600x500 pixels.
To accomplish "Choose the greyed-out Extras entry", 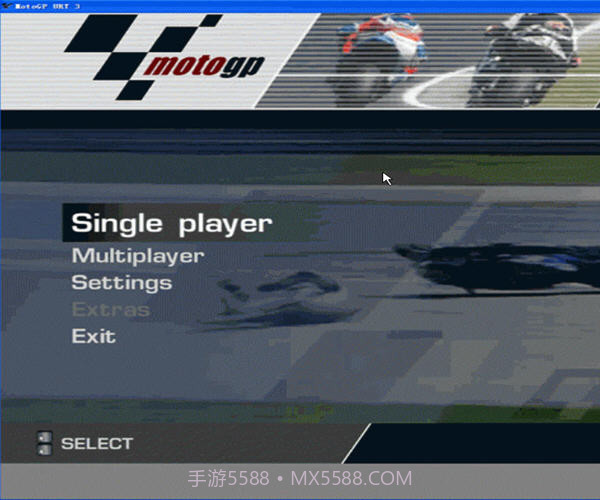I will 110,310.
